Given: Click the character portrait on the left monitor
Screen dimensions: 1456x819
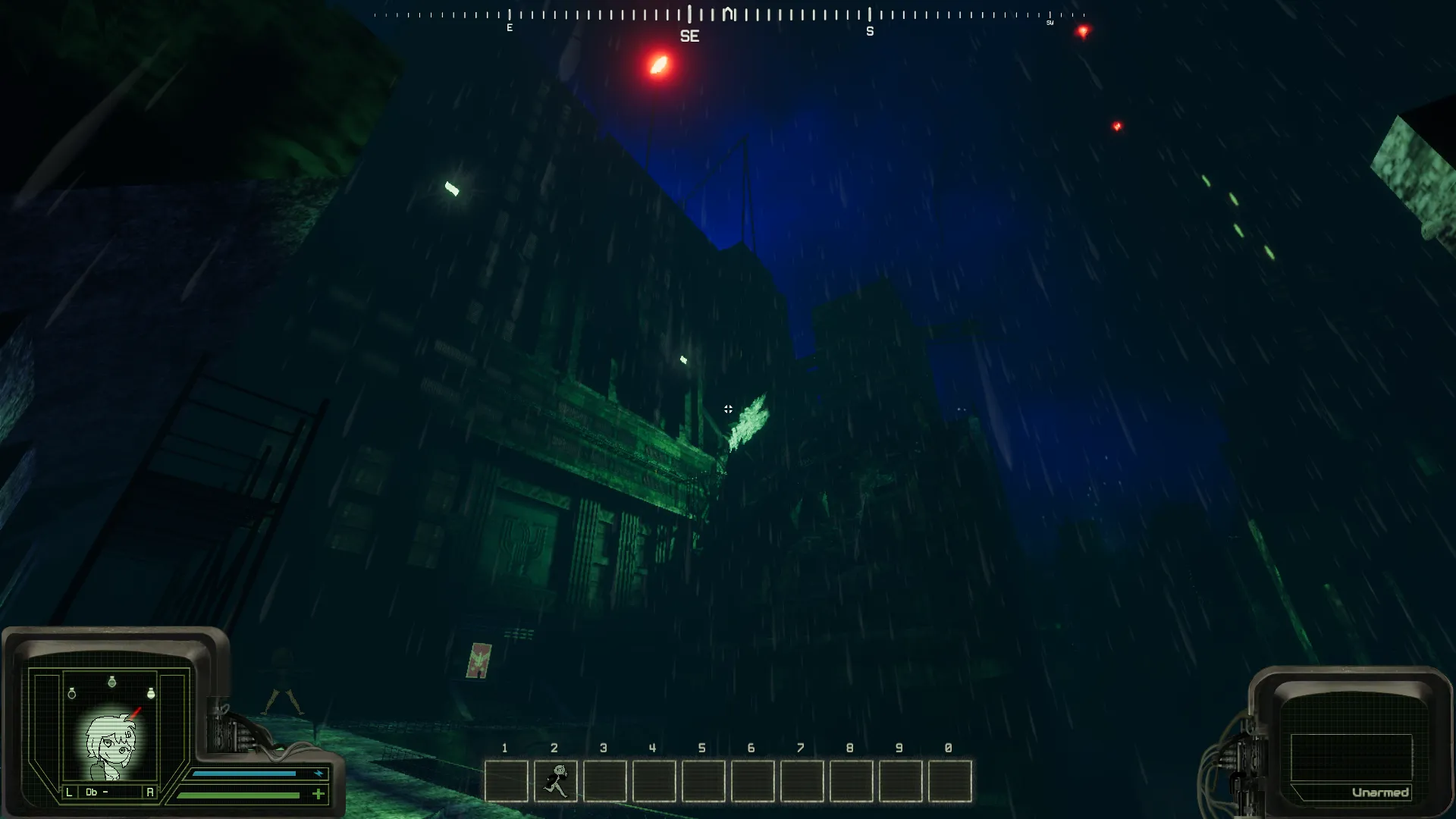Looking at the screenshot, I should tap(112, 742).
